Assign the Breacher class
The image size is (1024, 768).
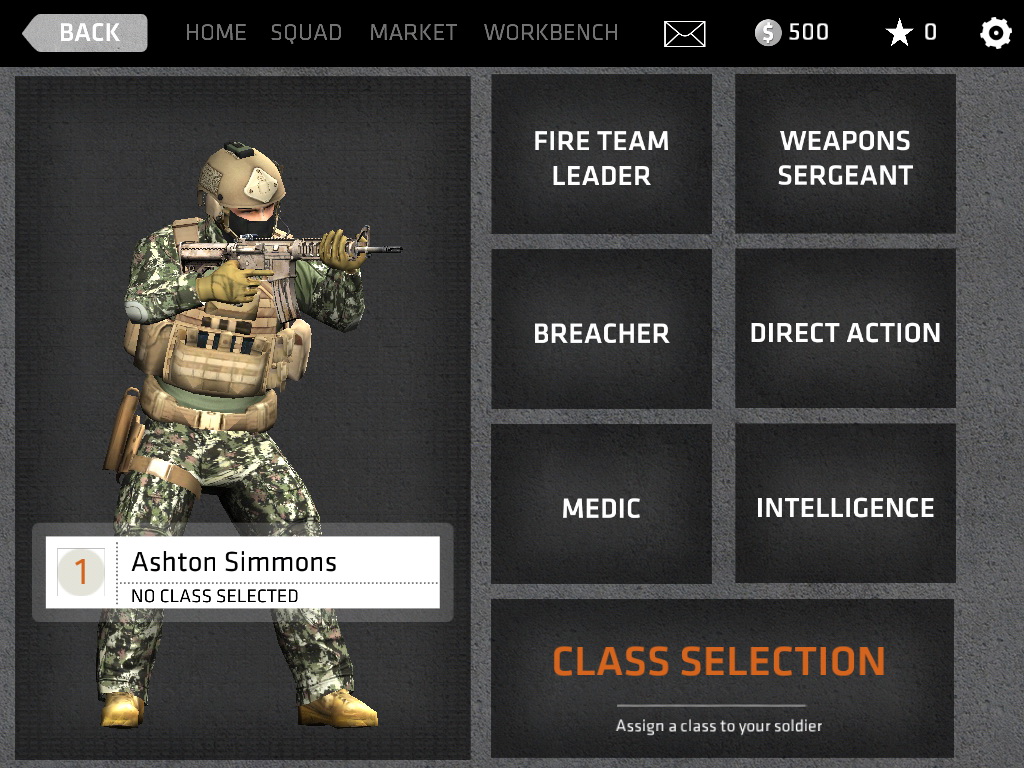(x=601, y=332)
